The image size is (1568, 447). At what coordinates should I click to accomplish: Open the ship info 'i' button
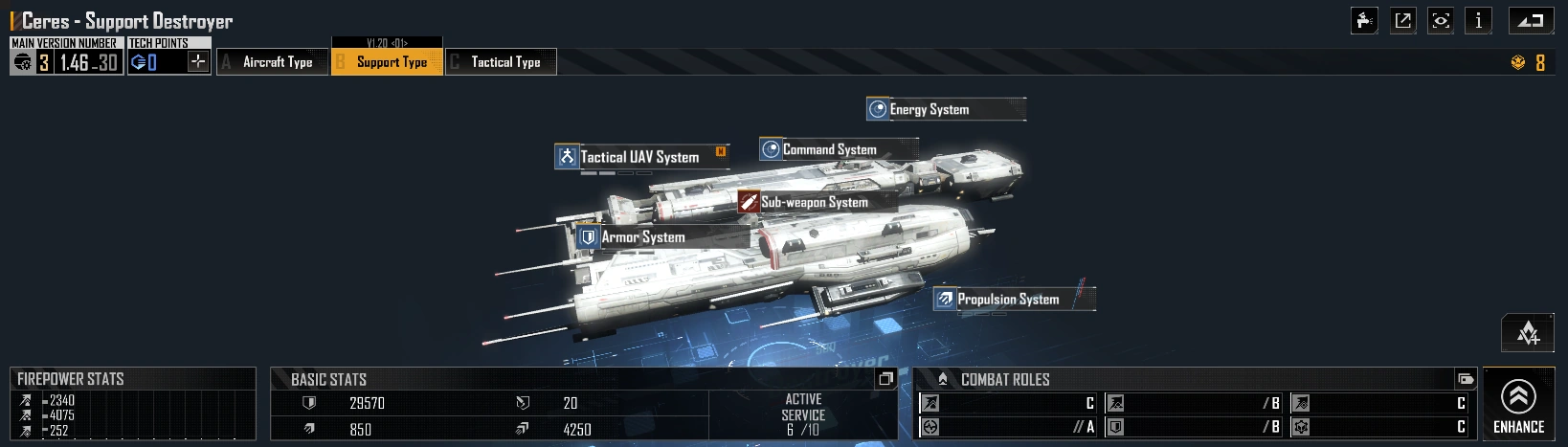pos(1478,20)
